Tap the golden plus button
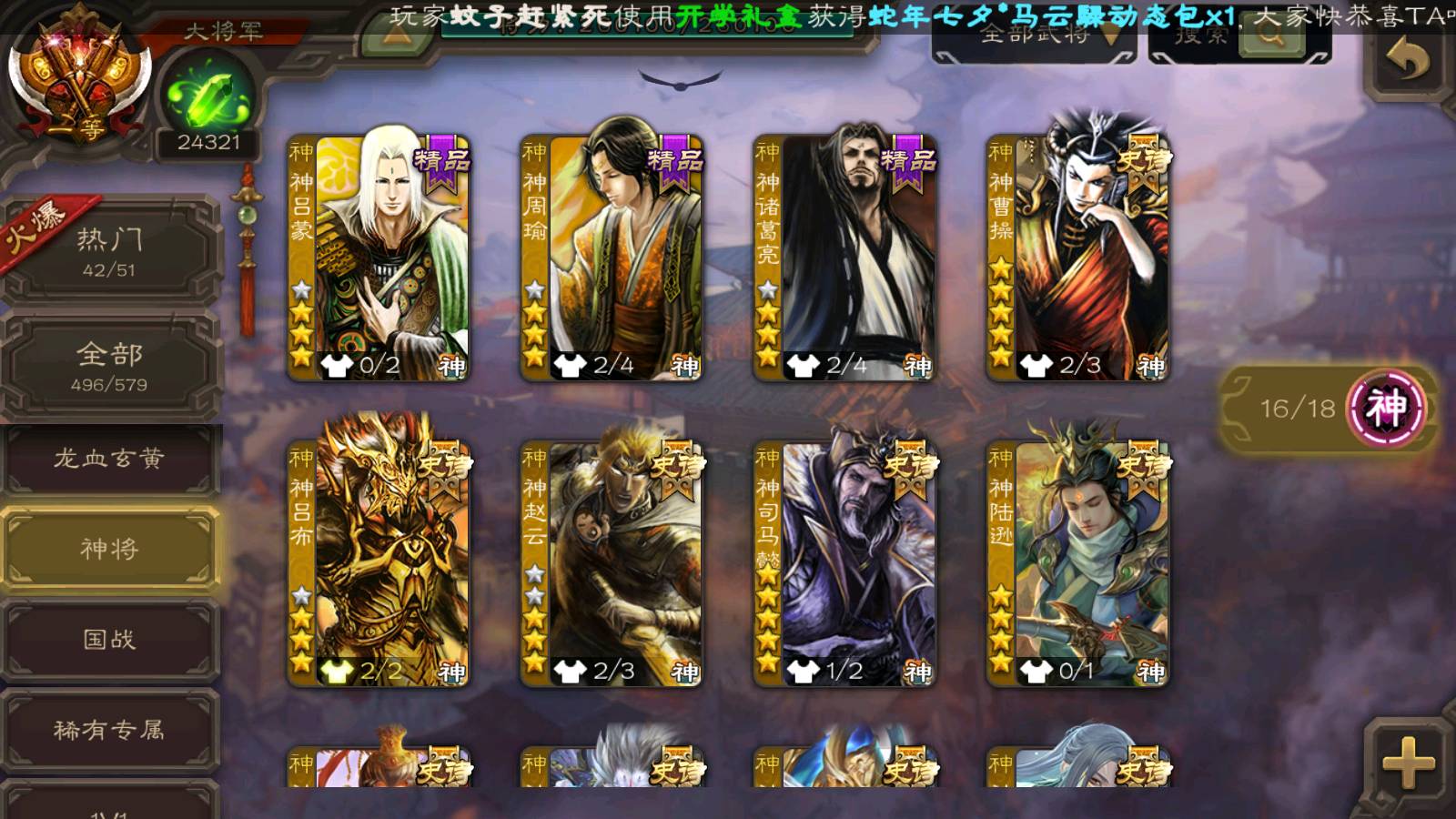 pyautogui.click(x=1407, y=763)
